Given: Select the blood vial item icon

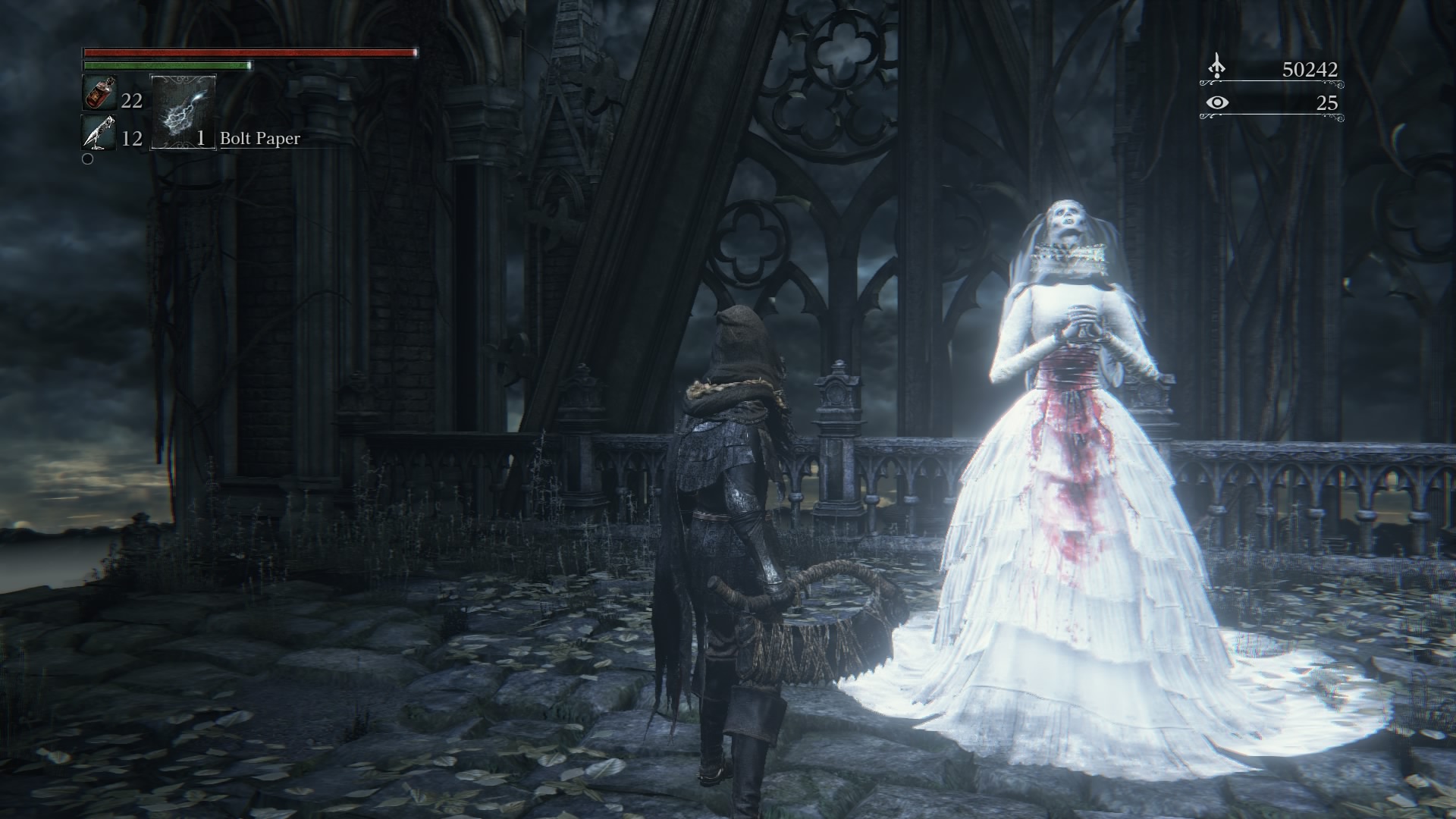Looking at the screenshot, I should 99,94.
